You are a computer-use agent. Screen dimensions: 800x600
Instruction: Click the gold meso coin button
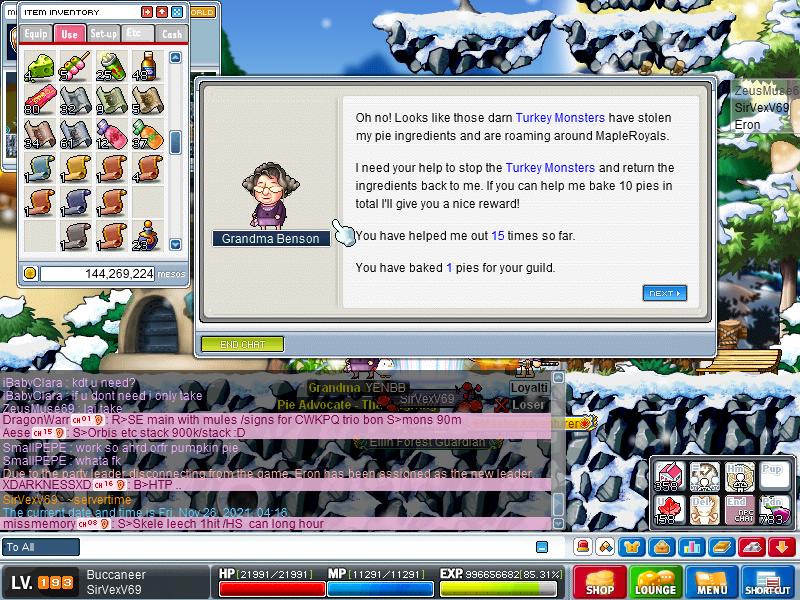tap(30, 273)
